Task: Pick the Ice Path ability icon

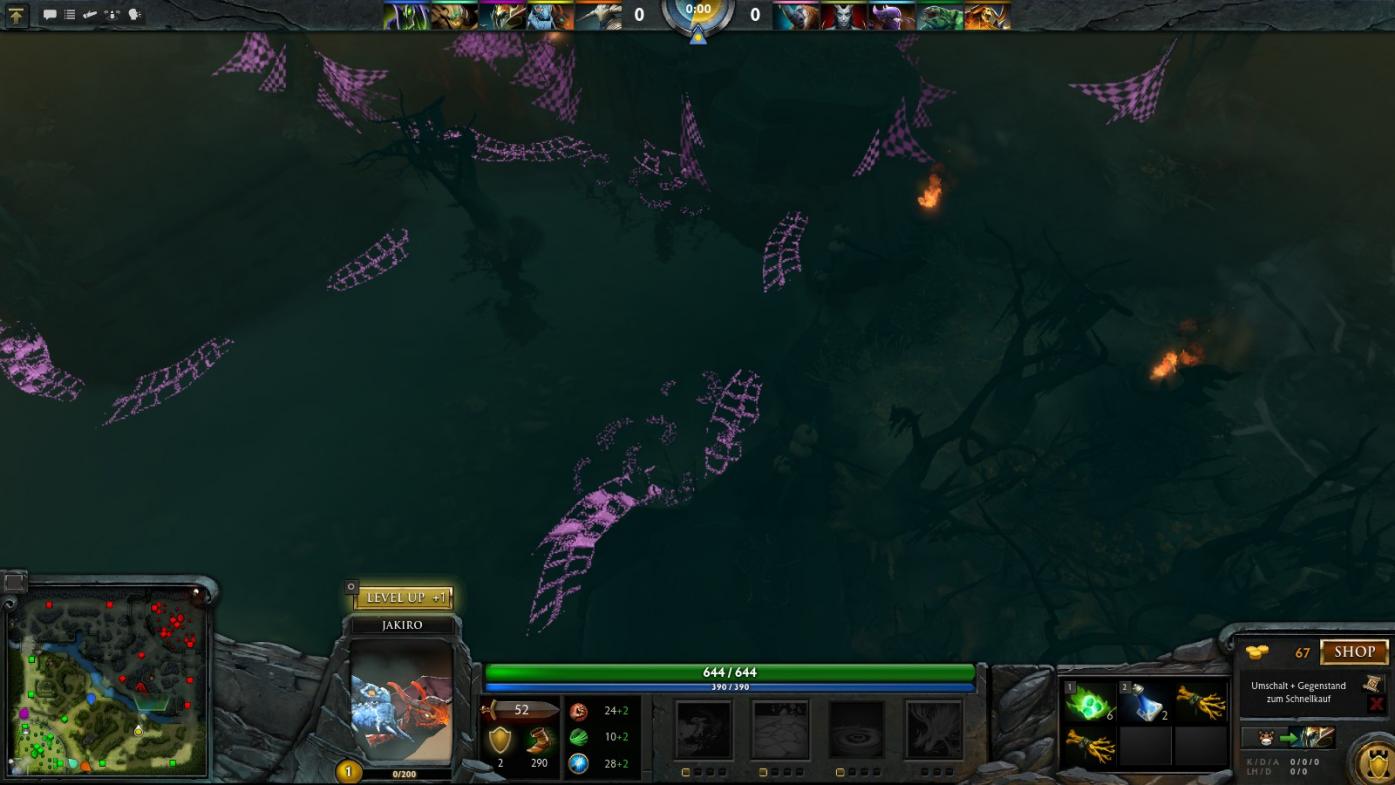Action: [x=781, y=730]
